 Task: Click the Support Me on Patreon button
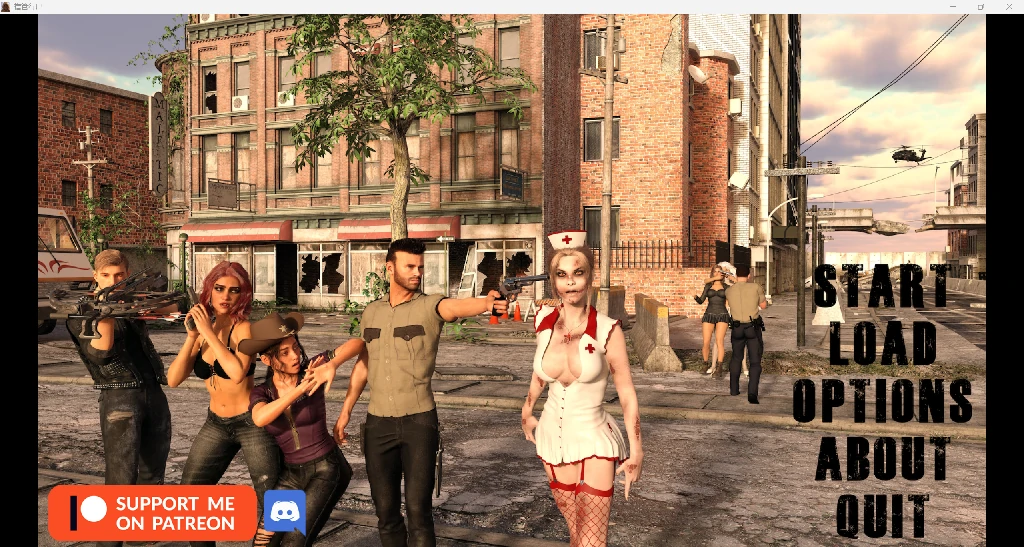point(152,513)
